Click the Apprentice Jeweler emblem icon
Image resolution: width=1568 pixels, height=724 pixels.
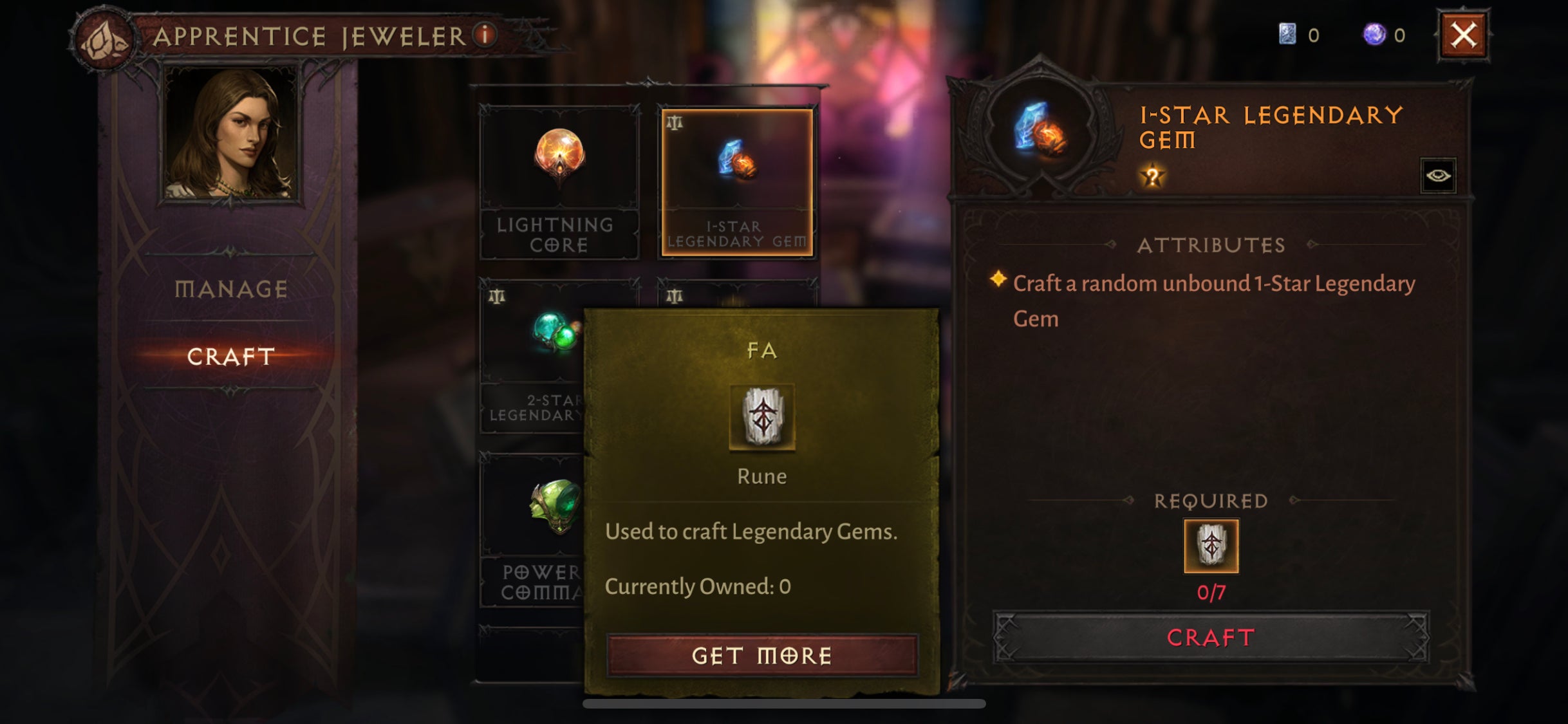point(103,35)
